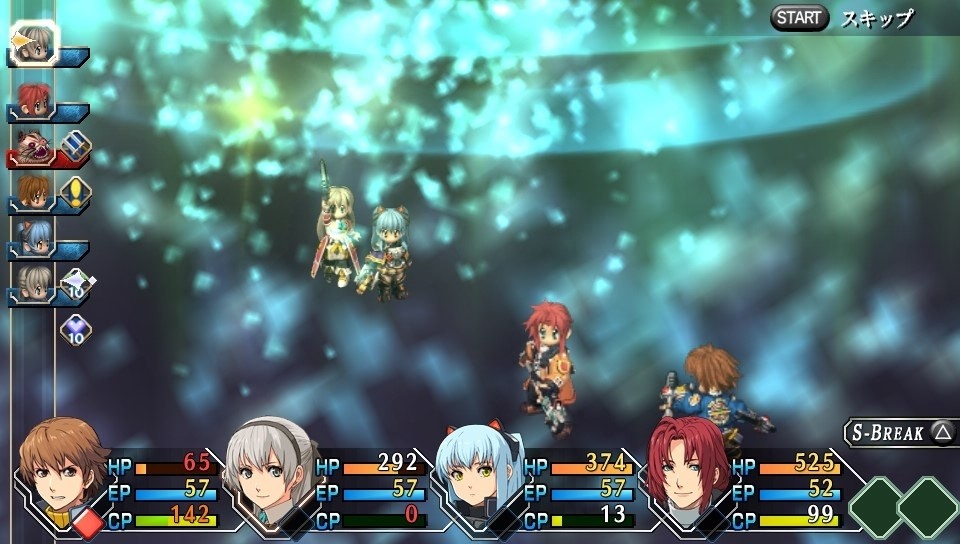Viewport: 960px width, 544px height.
Task: Activate the S-Break panel
Action: 900,432
